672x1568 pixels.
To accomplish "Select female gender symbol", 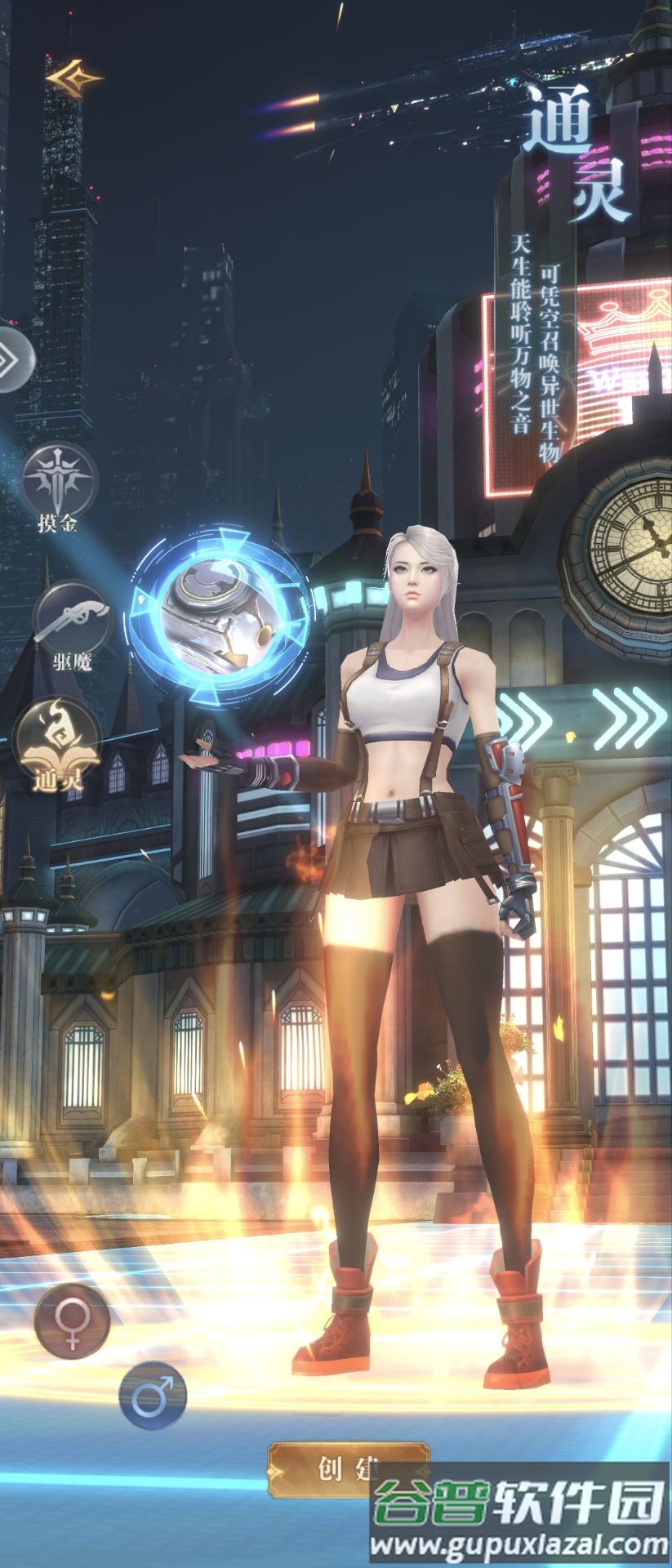I will pos(72,1320).
